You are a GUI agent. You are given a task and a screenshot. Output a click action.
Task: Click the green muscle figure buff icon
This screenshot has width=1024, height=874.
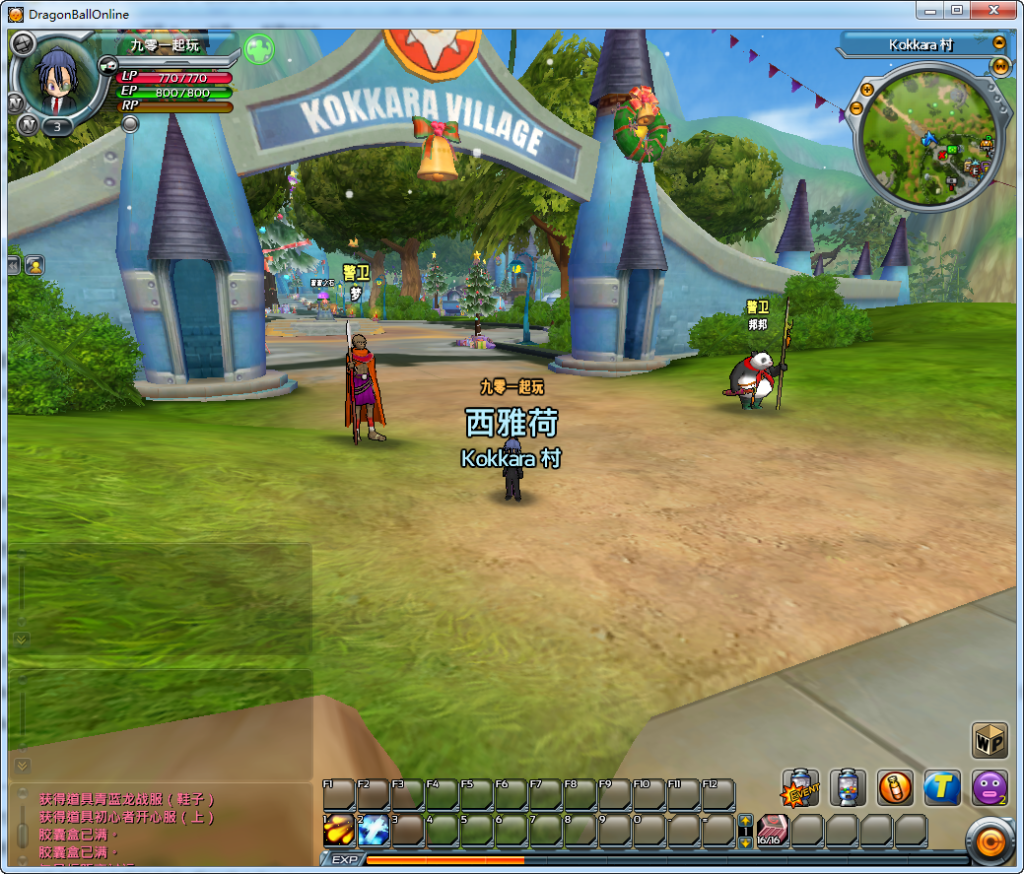point(259,49)
